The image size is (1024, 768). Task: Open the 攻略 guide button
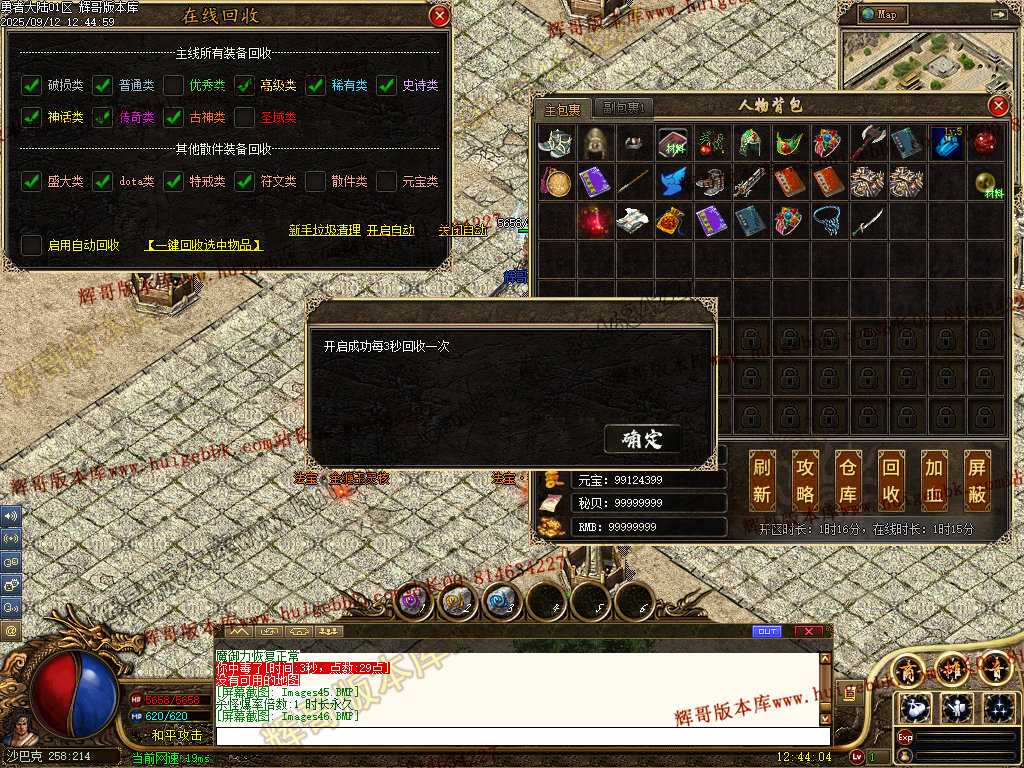coord(805,480)
